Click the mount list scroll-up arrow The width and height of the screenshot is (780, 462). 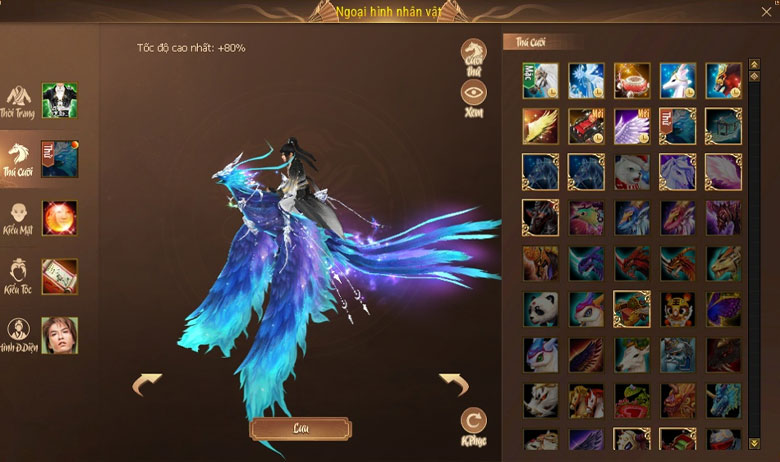point(753,65)
